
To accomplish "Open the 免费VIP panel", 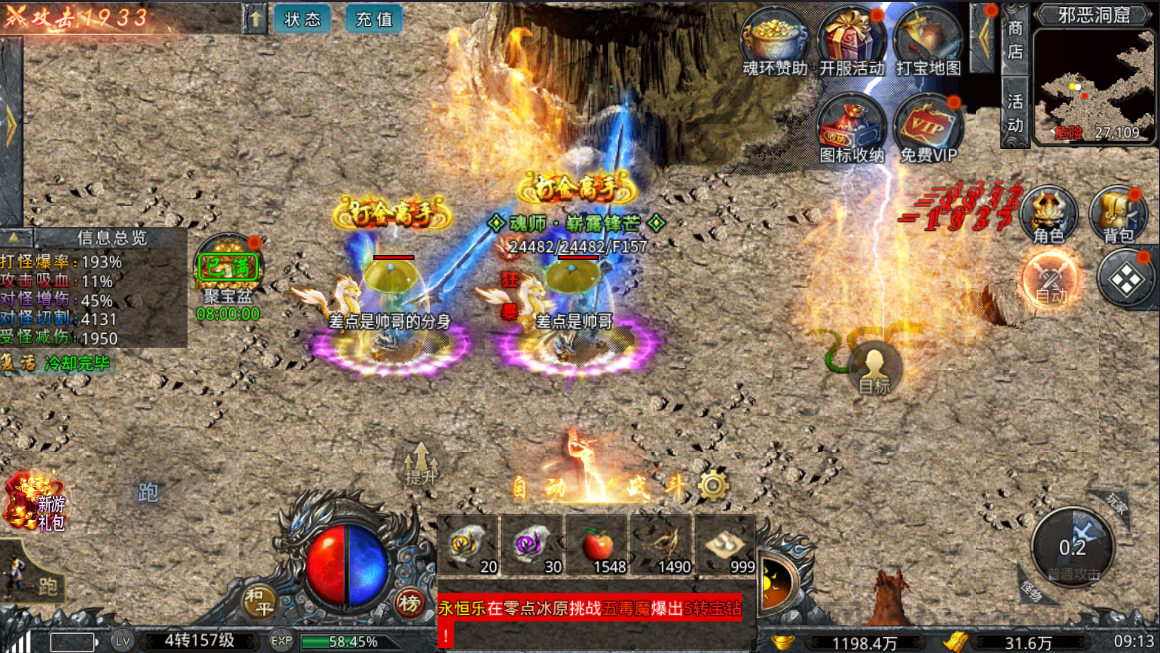I will coord(928,127).
